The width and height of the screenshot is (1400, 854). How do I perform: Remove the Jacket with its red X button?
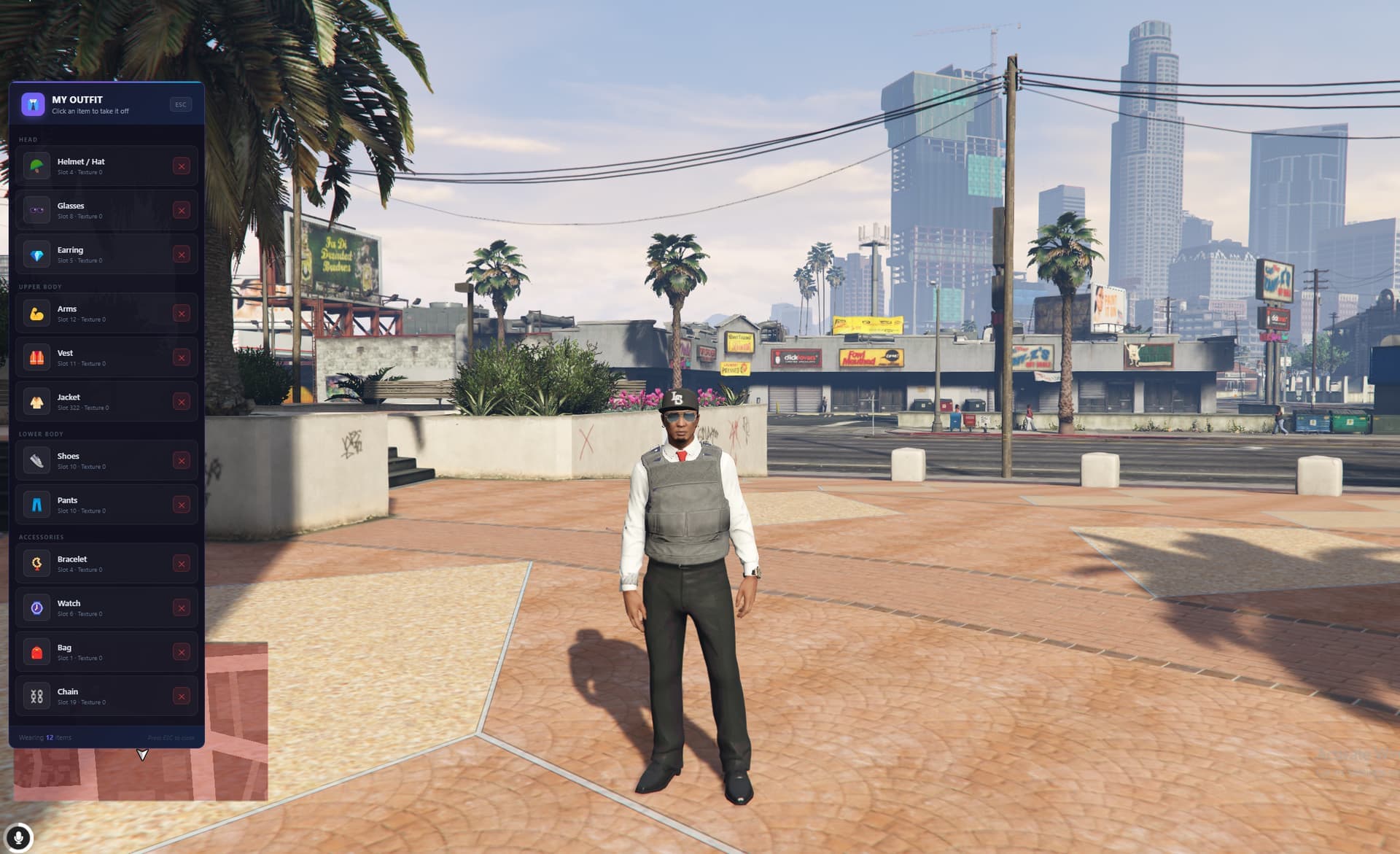(x=182, y=401)
